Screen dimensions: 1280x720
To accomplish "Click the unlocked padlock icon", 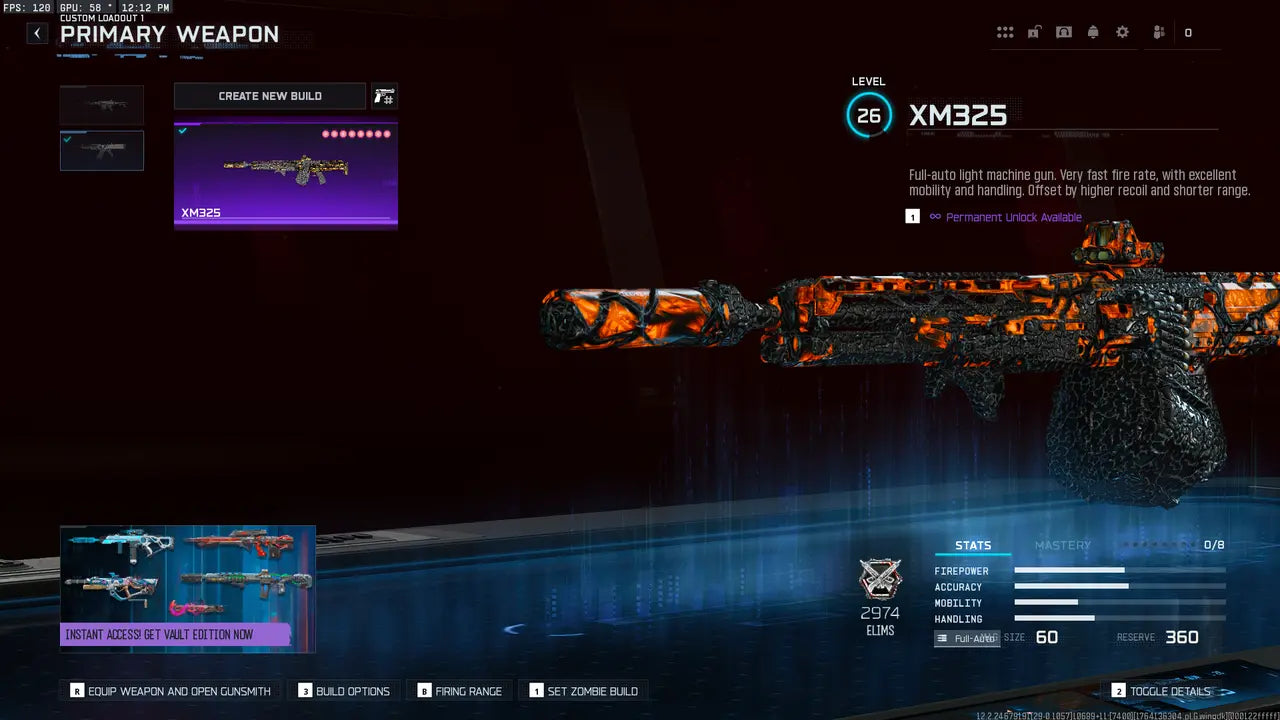I will coord(1033,31).
